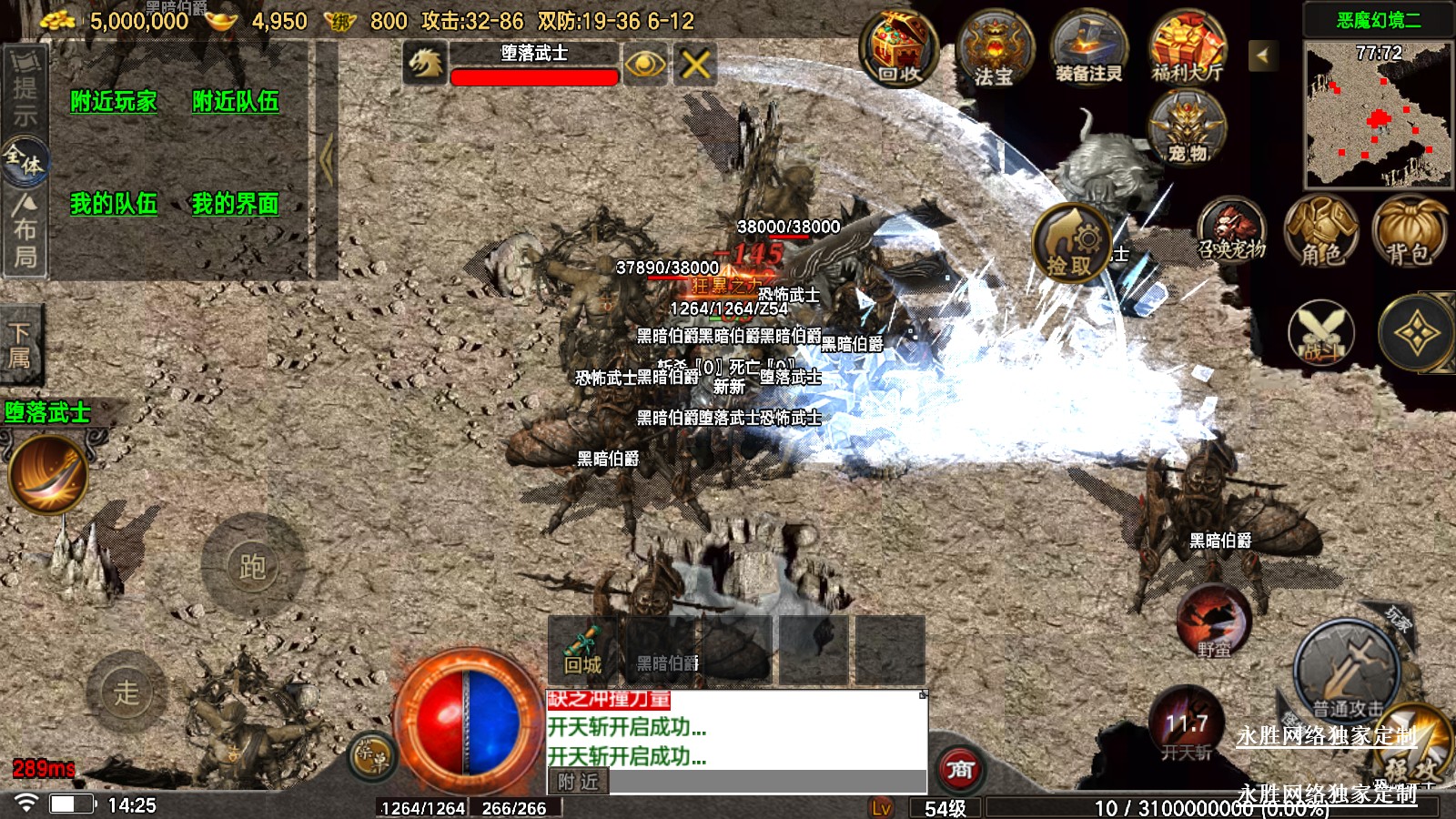This screenshot has height=819, width=1456.
Task: Activate the 开天斩 skill
Action: point(1187,726)
